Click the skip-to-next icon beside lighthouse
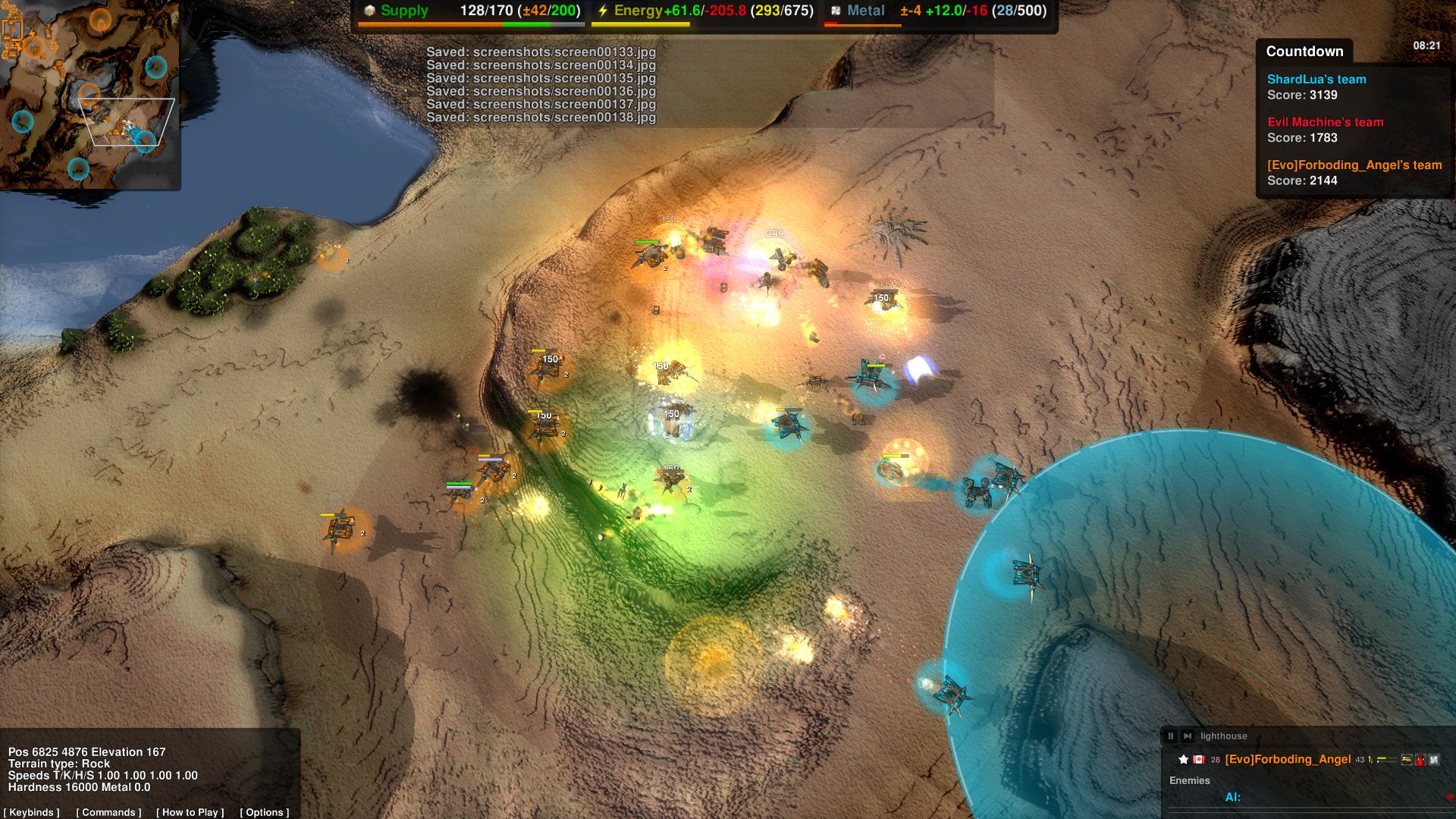This screenshot has width=1456, height=819. click(x=1188, y=736)
